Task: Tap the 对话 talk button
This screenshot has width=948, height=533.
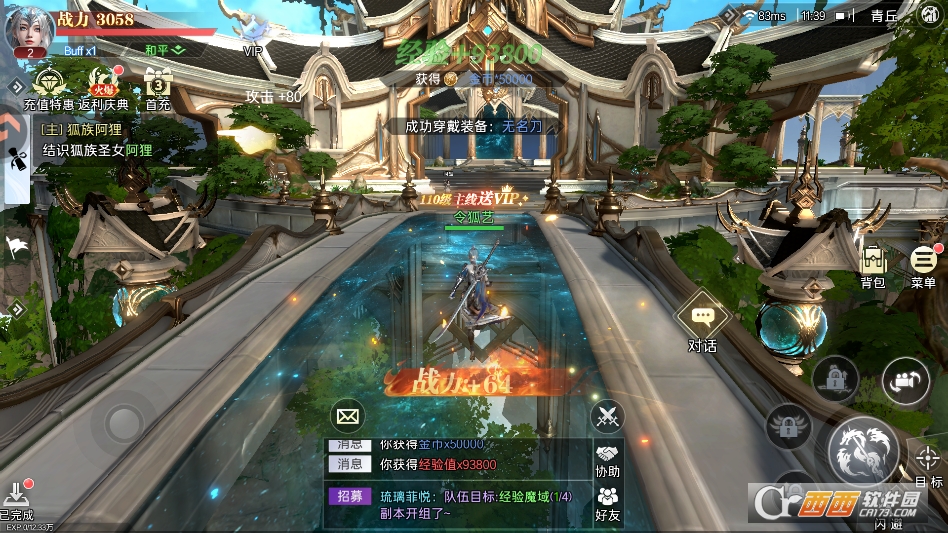Action: [702, 325]
